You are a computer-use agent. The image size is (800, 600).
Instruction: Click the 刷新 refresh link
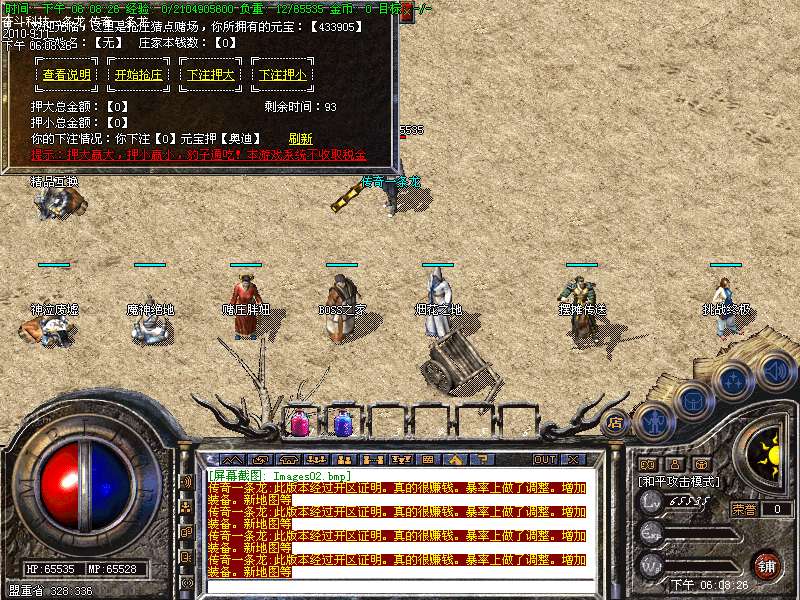(300, 139)
